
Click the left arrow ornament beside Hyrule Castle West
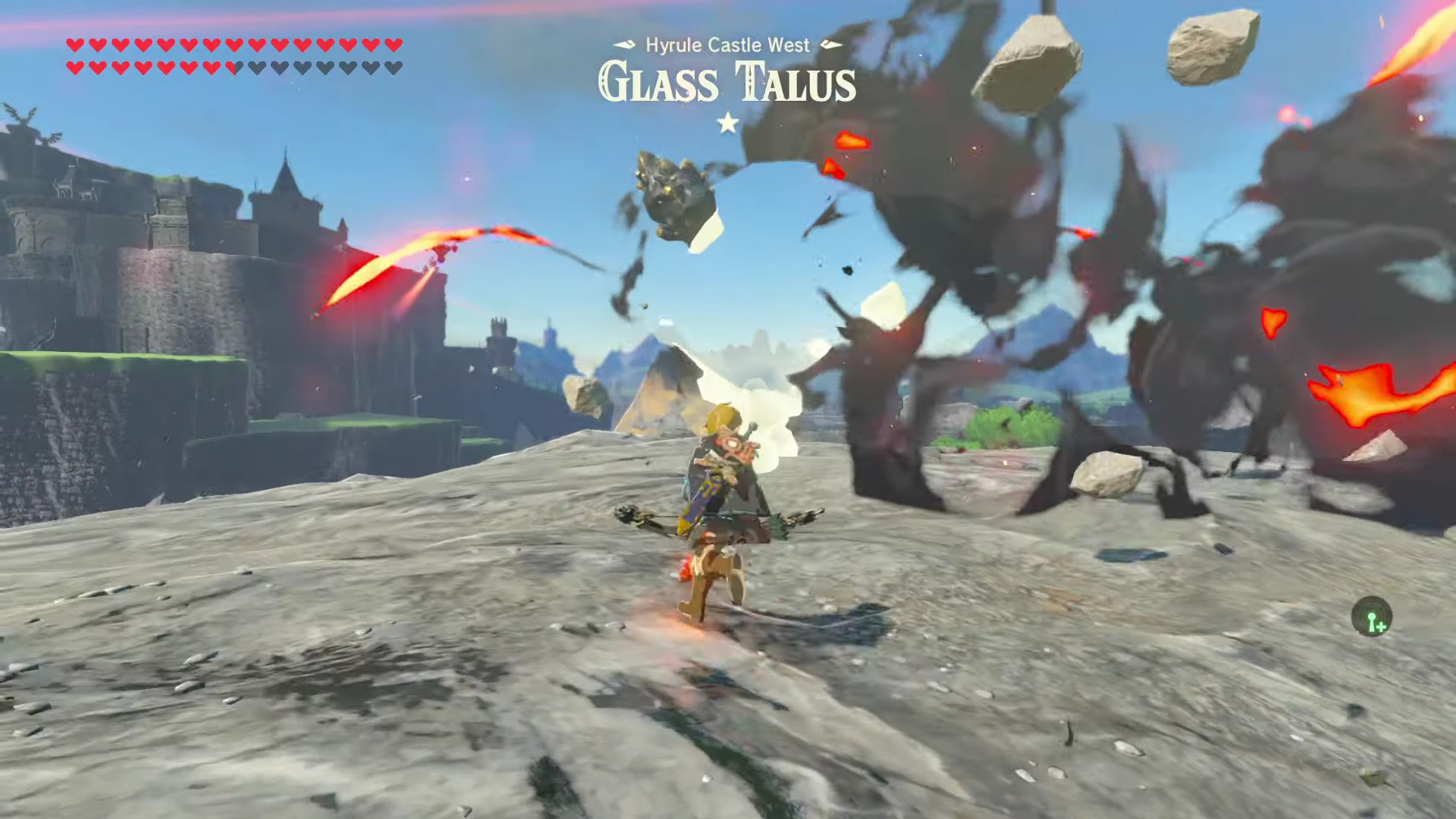624,45
